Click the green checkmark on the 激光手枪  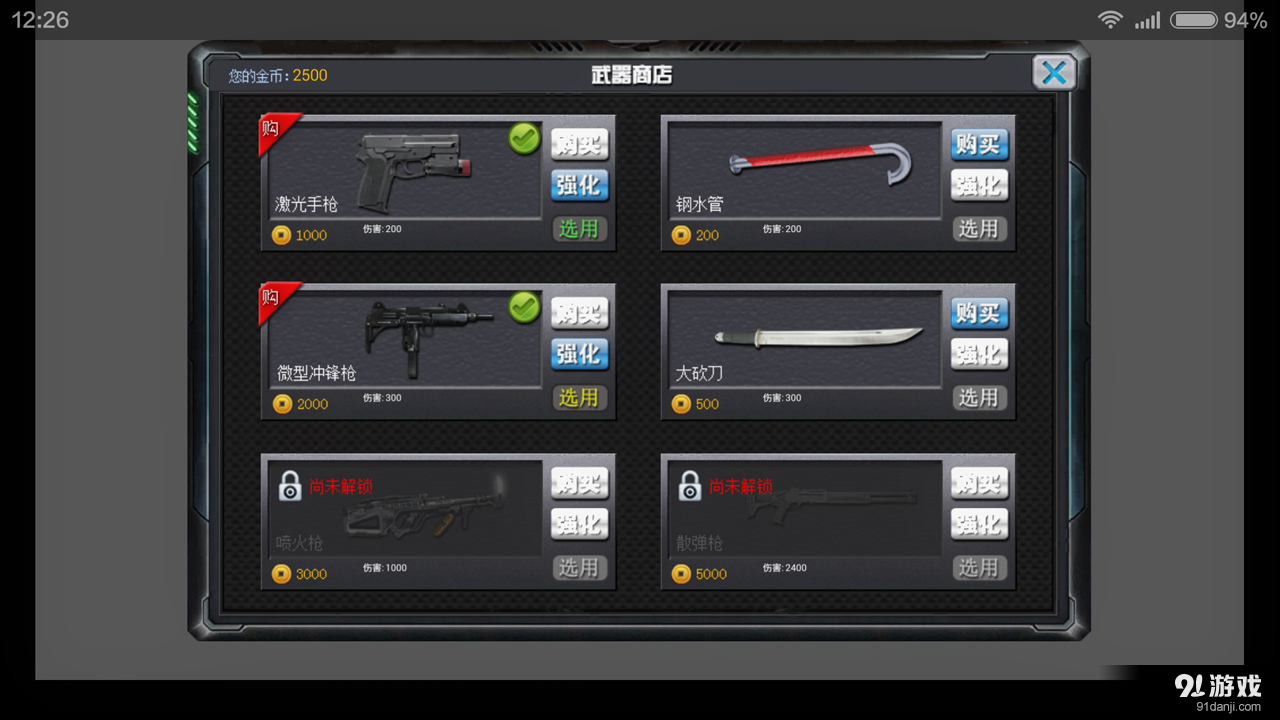[522, 139]
